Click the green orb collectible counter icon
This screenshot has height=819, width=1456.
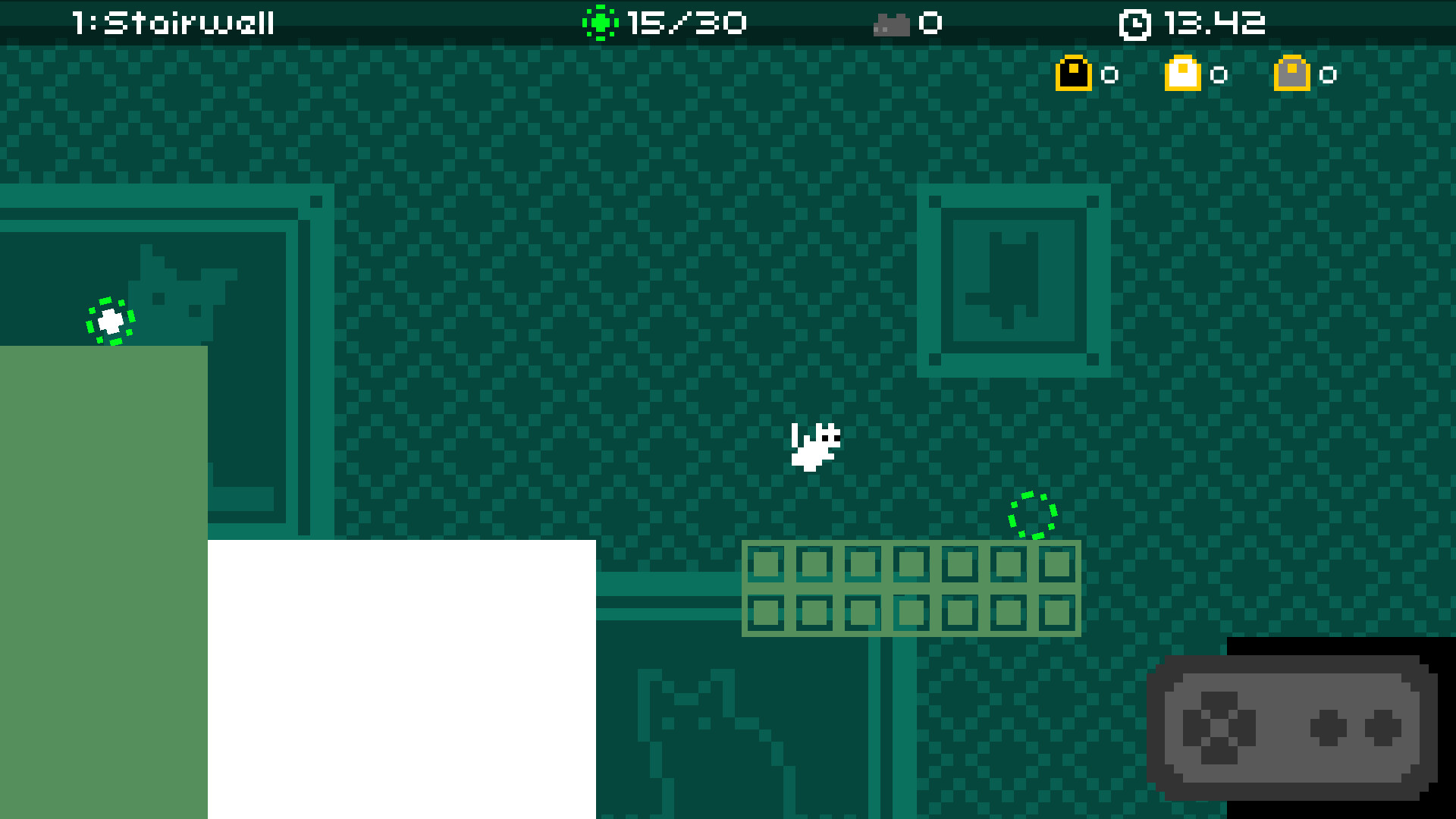pyautogui.click(x=601, y=23)
